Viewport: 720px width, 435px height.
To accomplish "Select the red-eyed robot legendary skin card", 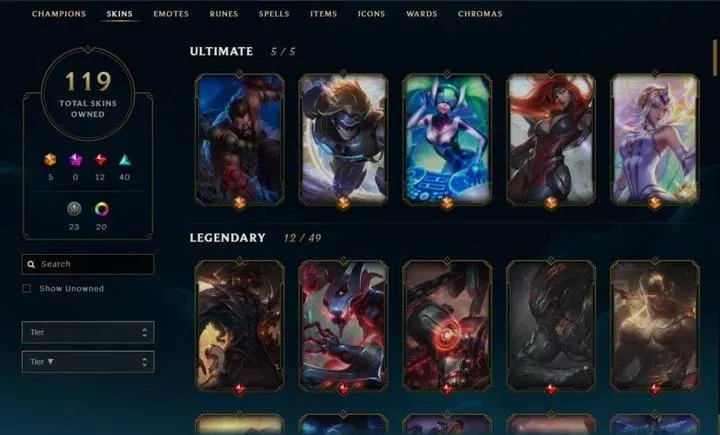I will pos(447,324).
